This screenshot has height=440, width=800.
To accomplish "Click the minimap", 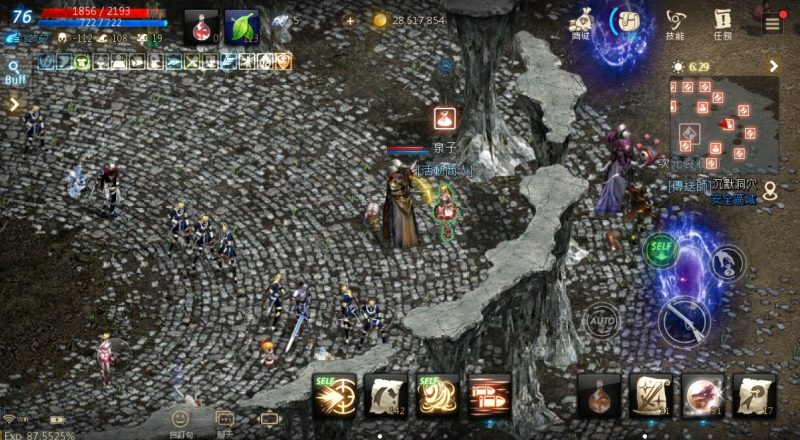I will 724,122.
